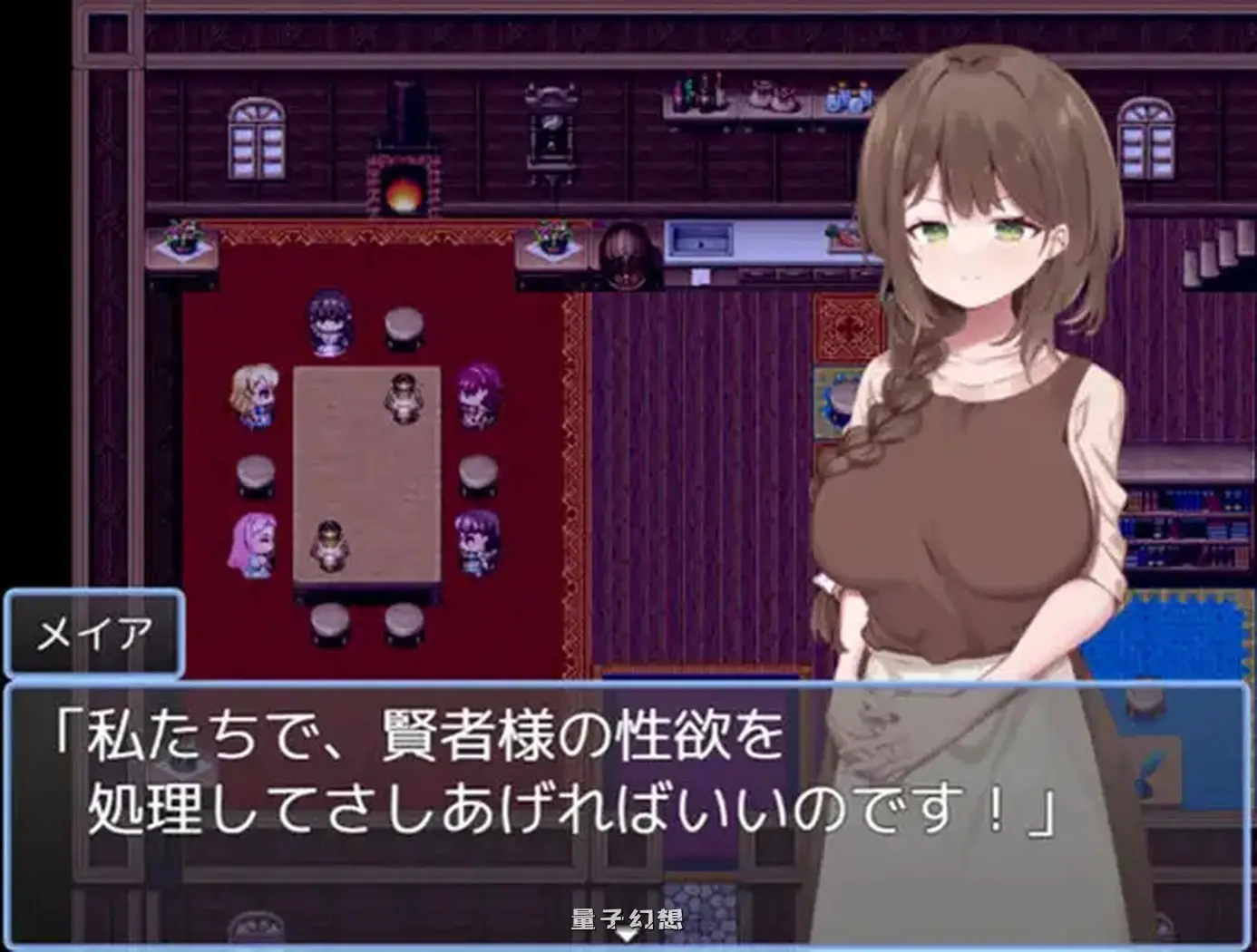This screenshot has height=952, width=1257.
Task: Click the continue arrow below the dialogue
Action: [x=628, y=931]
